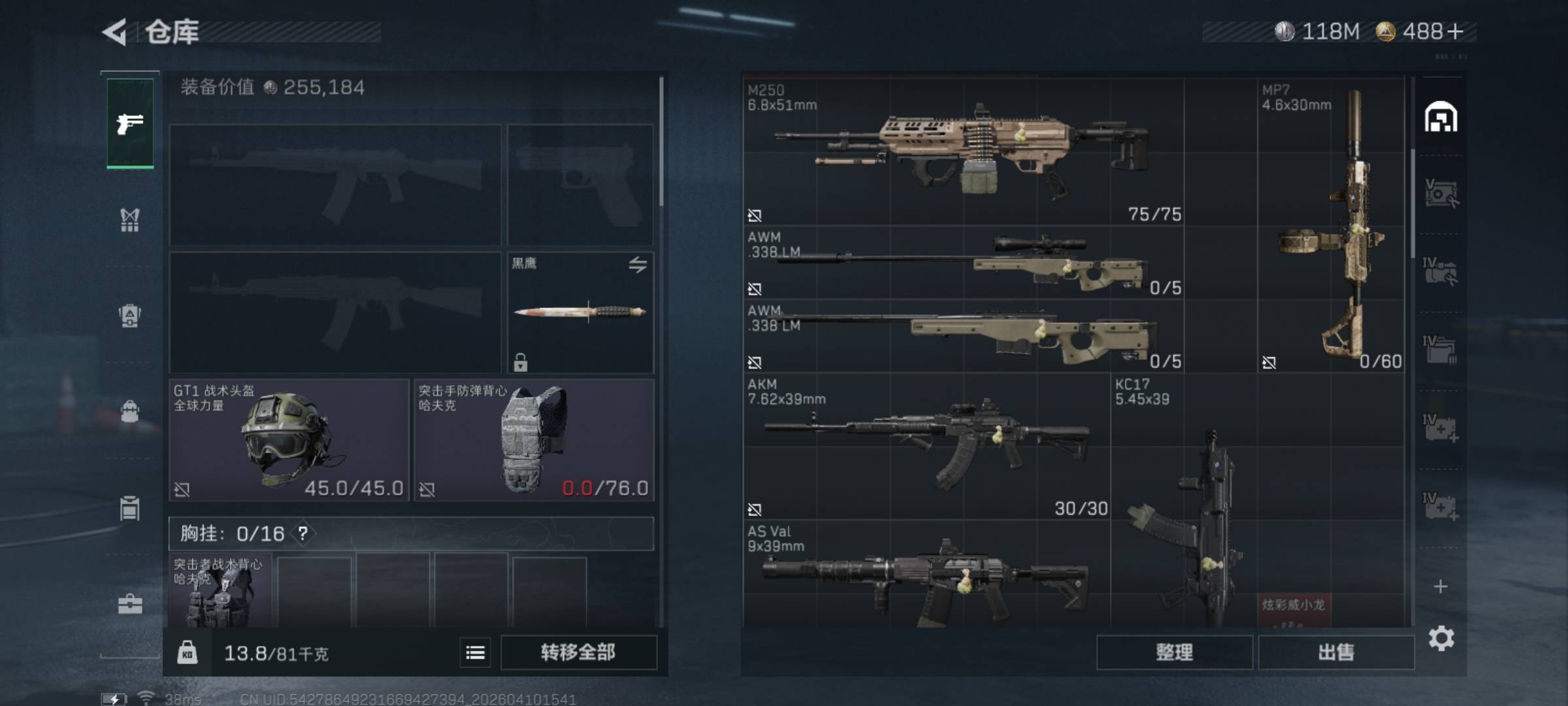Select the 黑鹰 knife slot
1568x706 pixels.
pos(580,312)
